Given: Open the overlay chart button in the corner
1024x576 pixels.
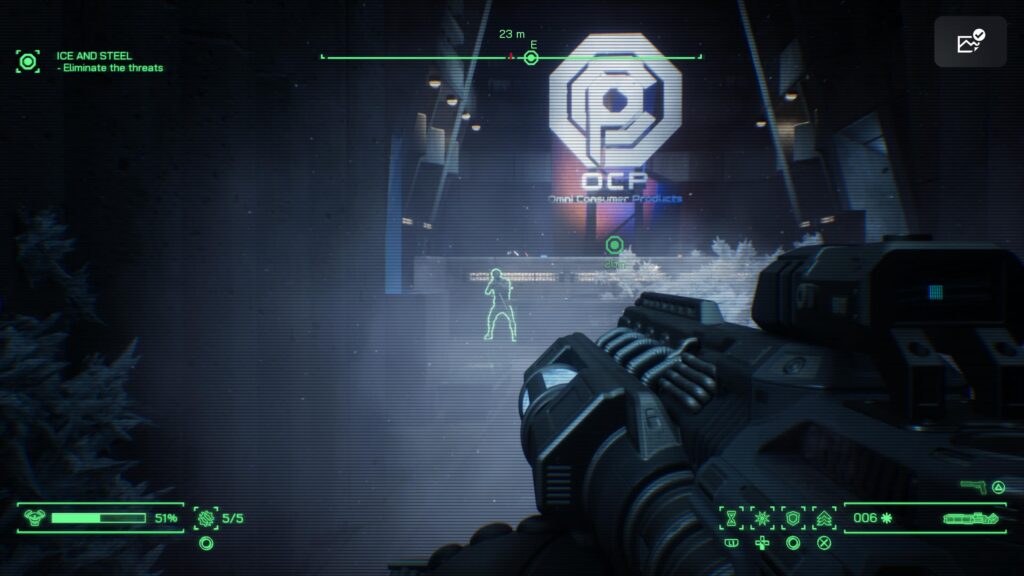Looking at the screenshot, I should [x=970, y=42].
